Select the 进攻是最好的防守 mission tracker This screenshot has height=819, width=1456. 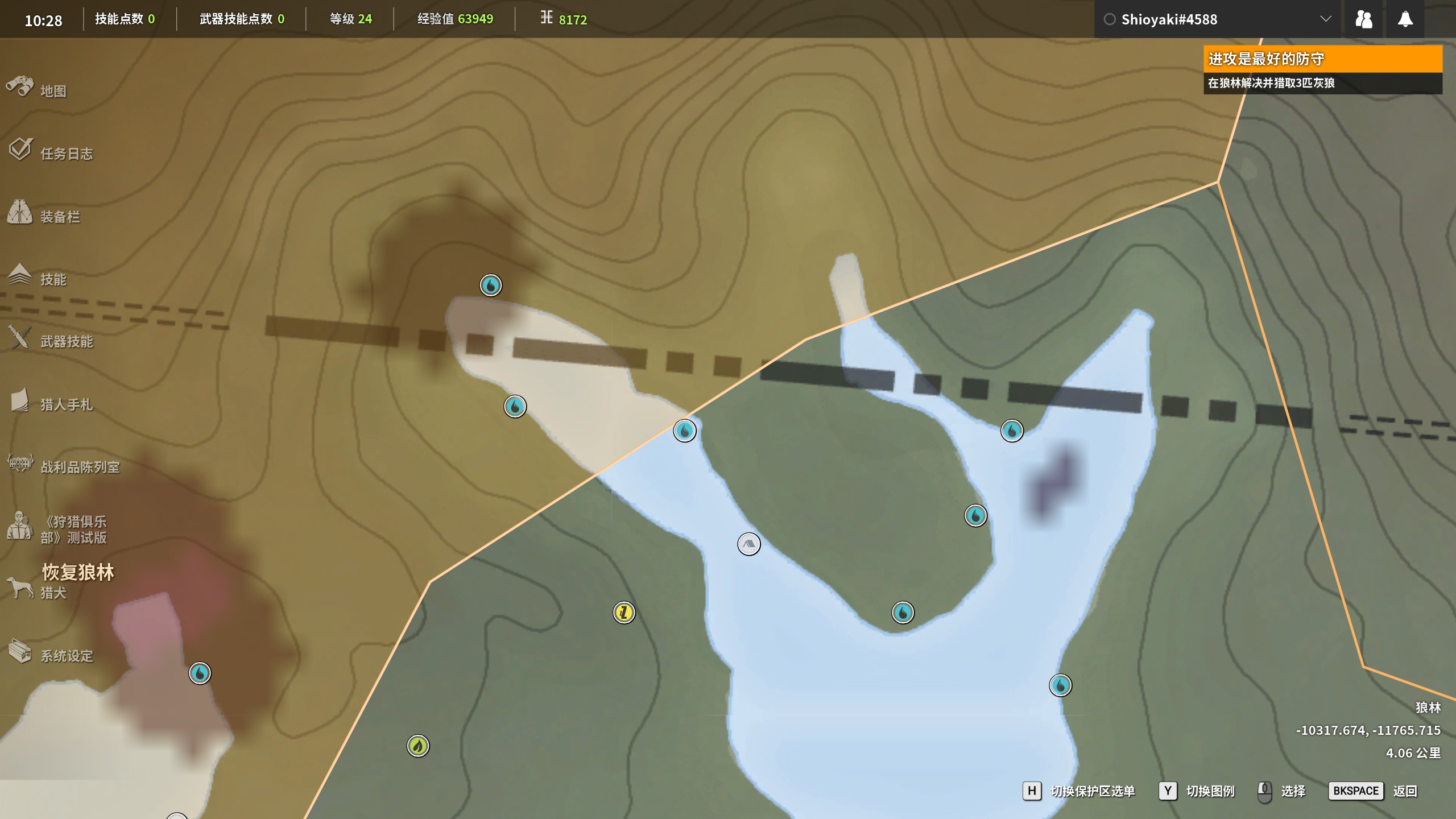coord(1322,59)
